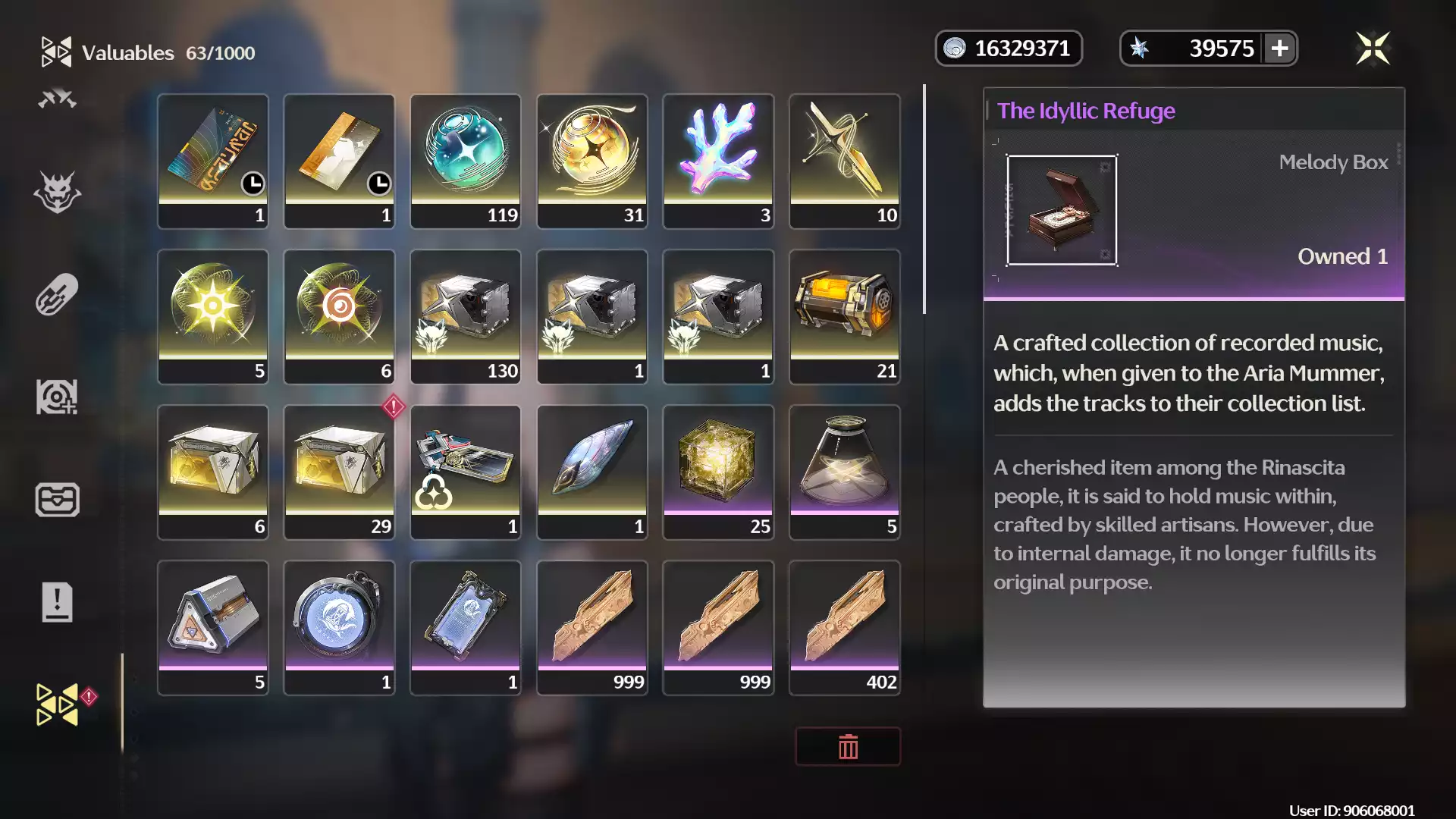Image resolution: width=1456 pixels, height=819 pixels.
Task: Choose the golden supply chest marked with alert
Action: [x=339, y=472]
